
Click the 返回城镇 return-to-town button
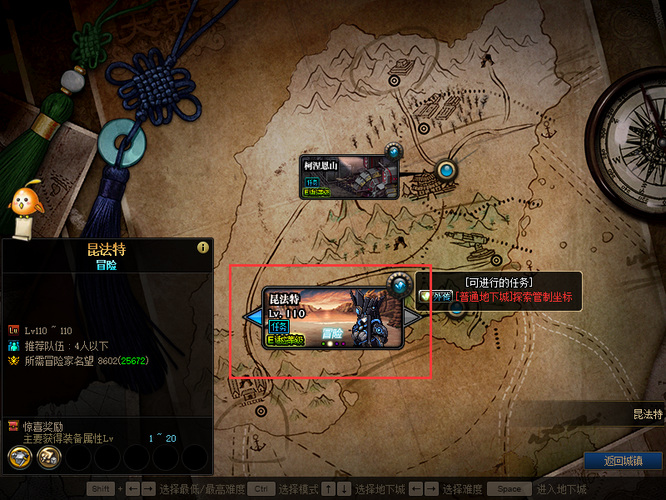click(623, 461)
